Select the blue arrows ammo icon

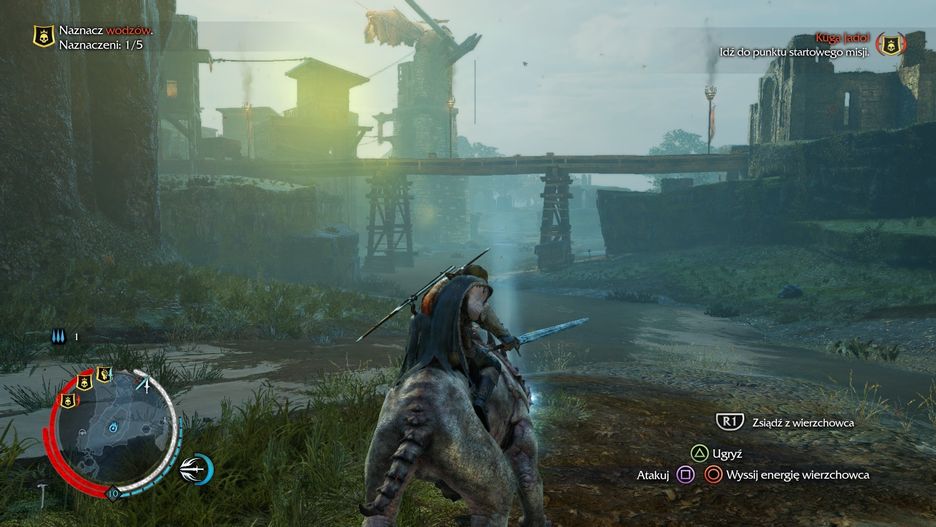[59, 337]
